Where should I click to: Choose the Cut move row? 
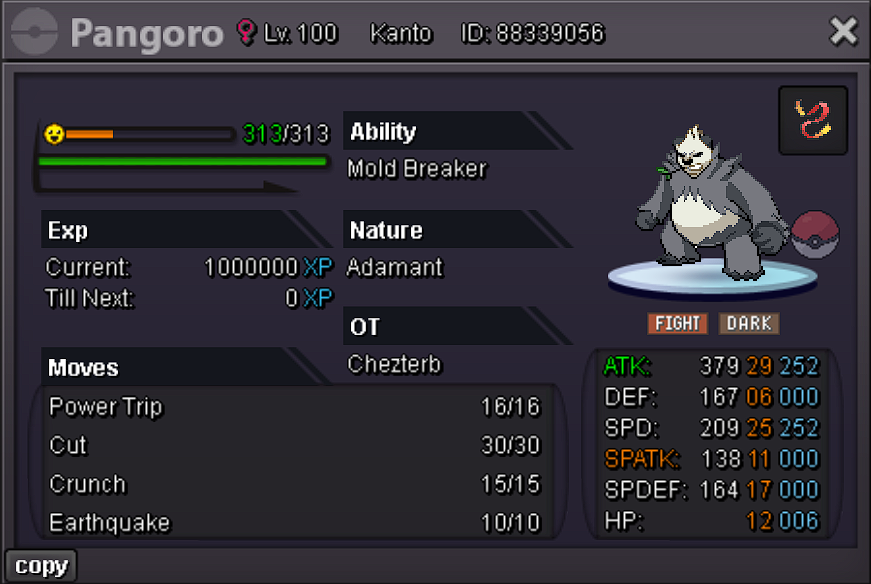pos(294,446)
